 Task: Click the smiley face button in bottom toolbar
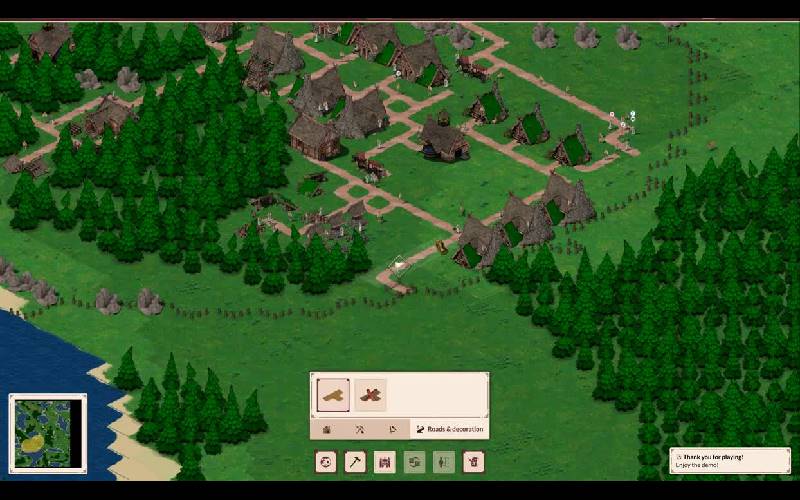pos(326,461)
